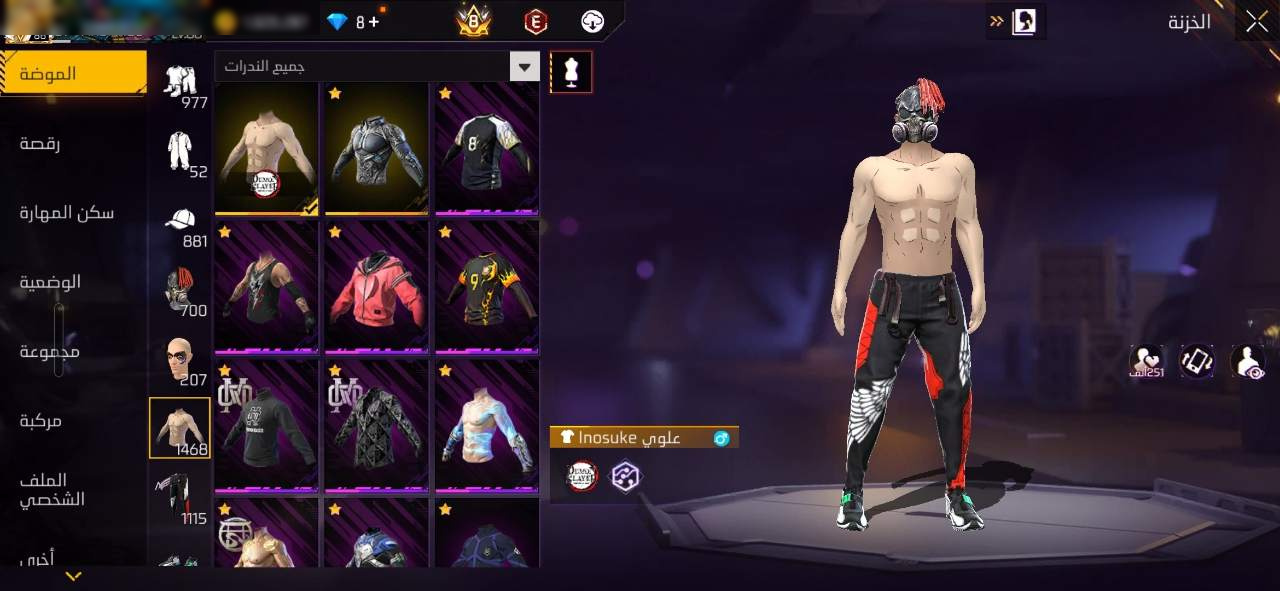The width and height of the screenshot is (1280, 591).
Task: Select the Skill Skin tab (سكن المهارة)
Action: [x=66, y=212]
